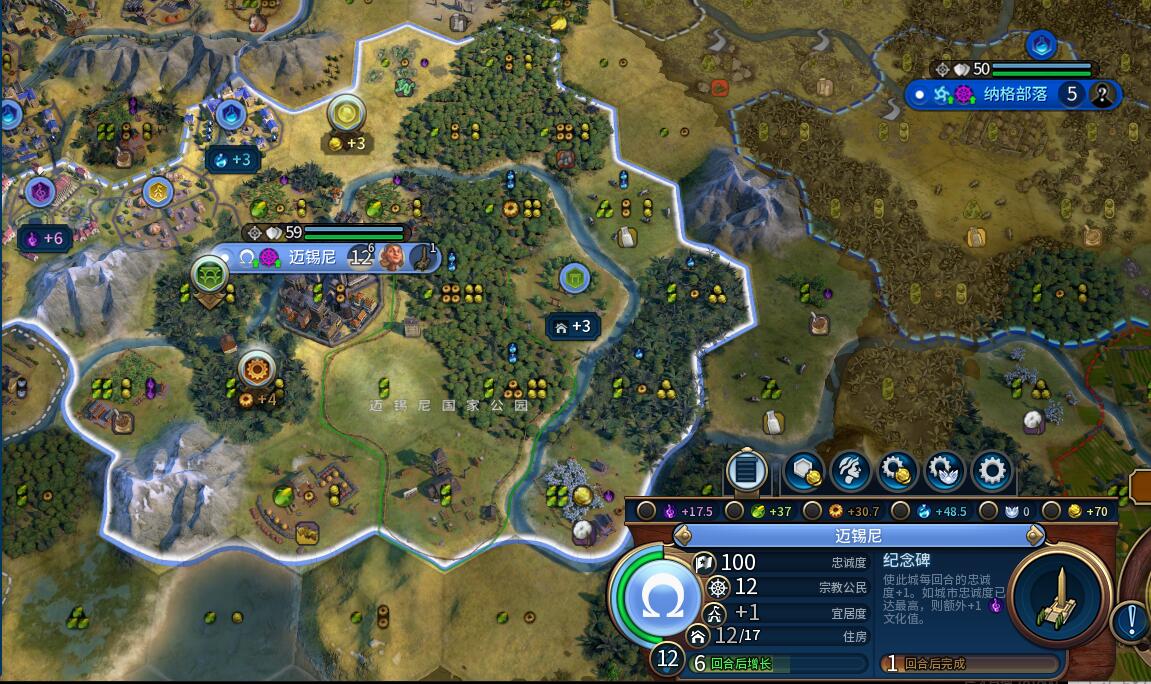Toggle the culture yield focus checkbox
The width and height of the screenshot is (1151, 684).
pyautogui.click(x=647, y=511)
